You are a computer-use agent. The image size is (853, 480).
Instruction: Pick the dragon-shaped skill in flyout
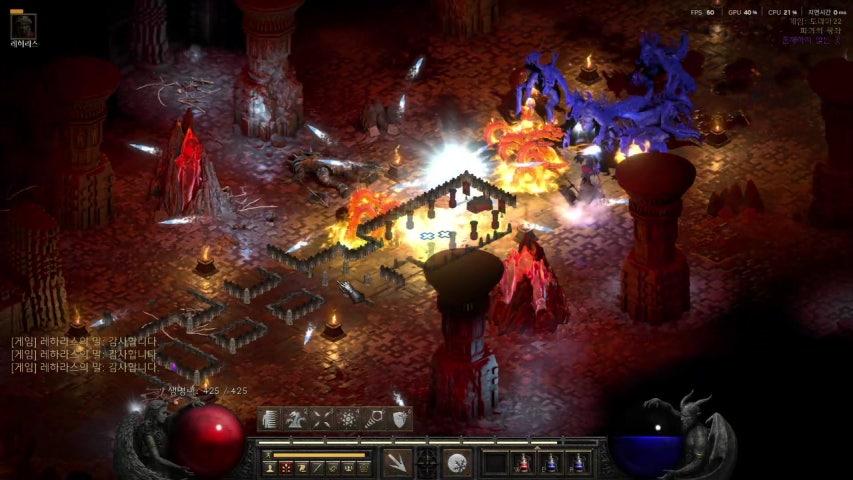pos(296,419)
